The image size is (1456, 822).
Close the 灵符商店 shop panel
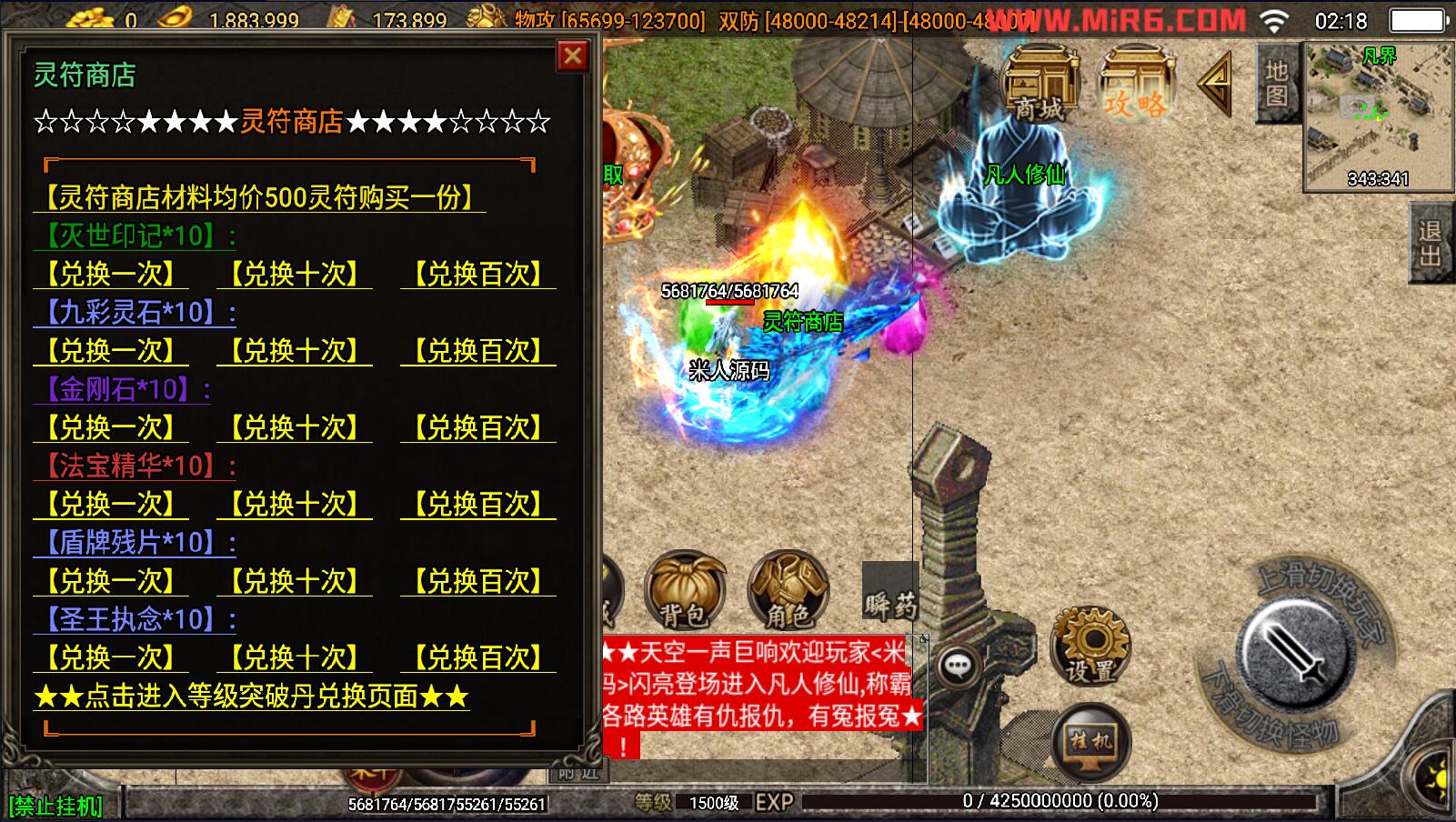pos(572,56)
